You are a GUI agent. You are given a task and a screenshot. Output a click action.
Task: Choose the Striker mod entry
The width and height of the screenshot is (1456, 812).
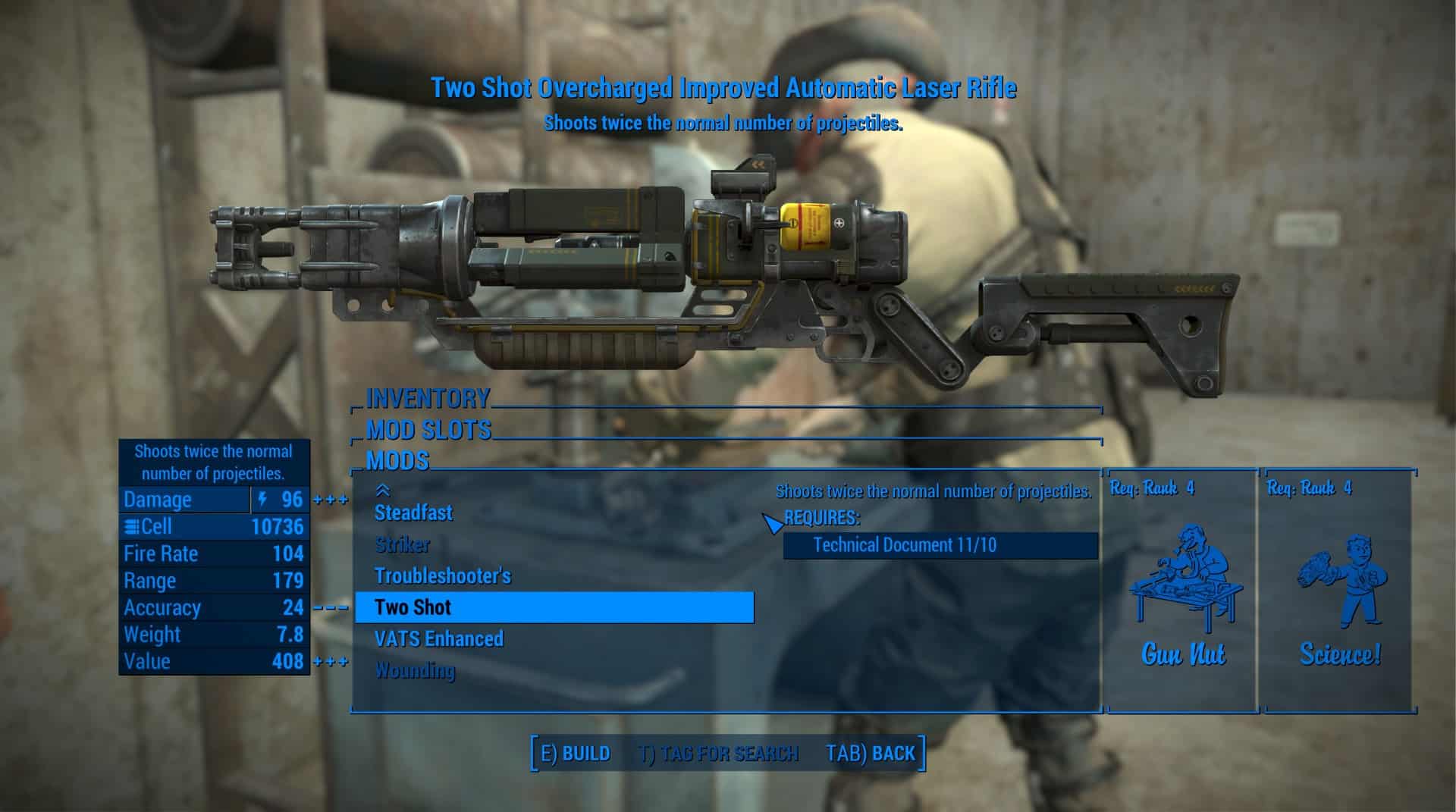pyautogui.click(x=402, y=545)
